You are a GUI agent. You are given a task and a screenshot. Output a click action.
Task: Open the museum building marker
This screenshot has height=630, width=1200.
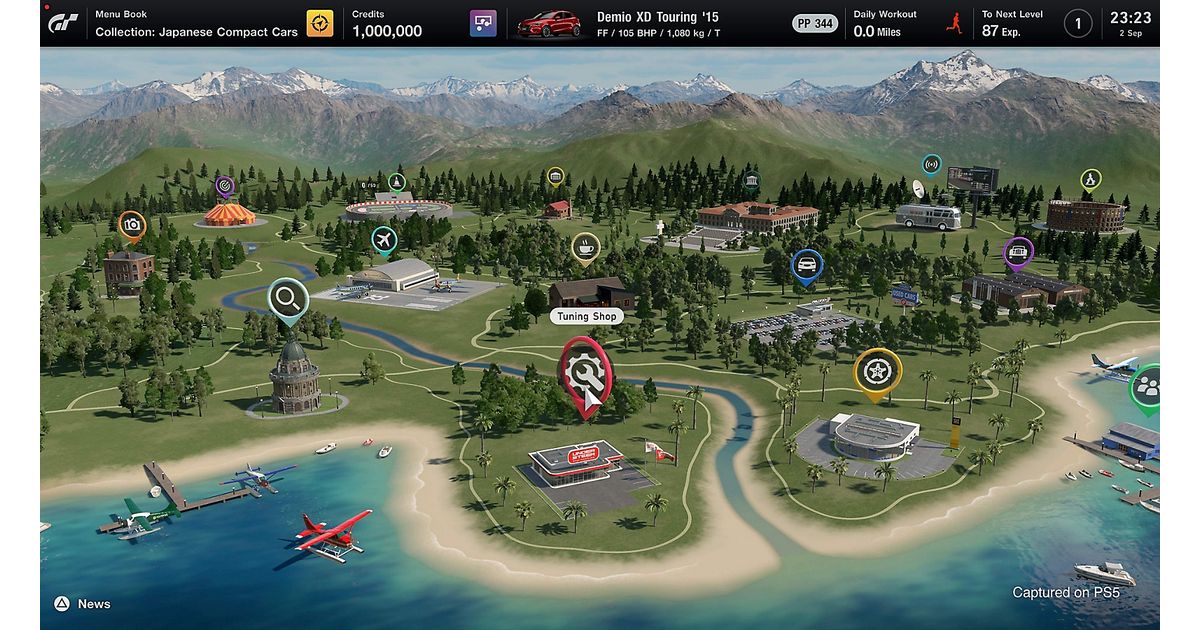[x=751, y=181]
